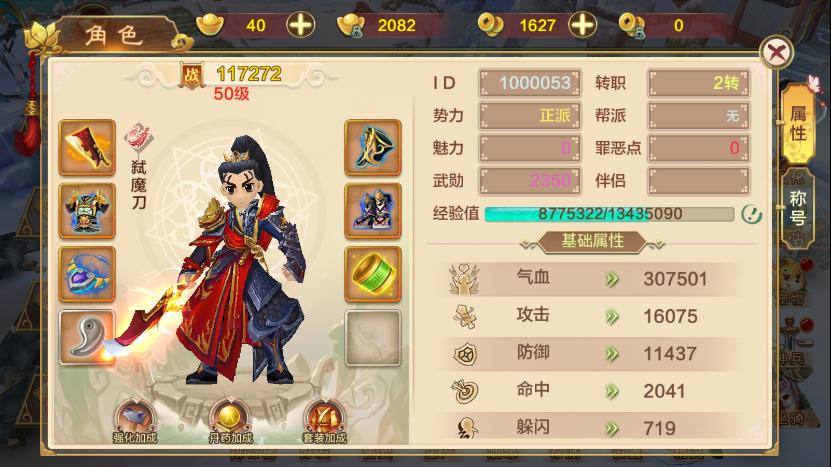
Task: Select the purple gem necklace slot
Action: tap(87, 273)
